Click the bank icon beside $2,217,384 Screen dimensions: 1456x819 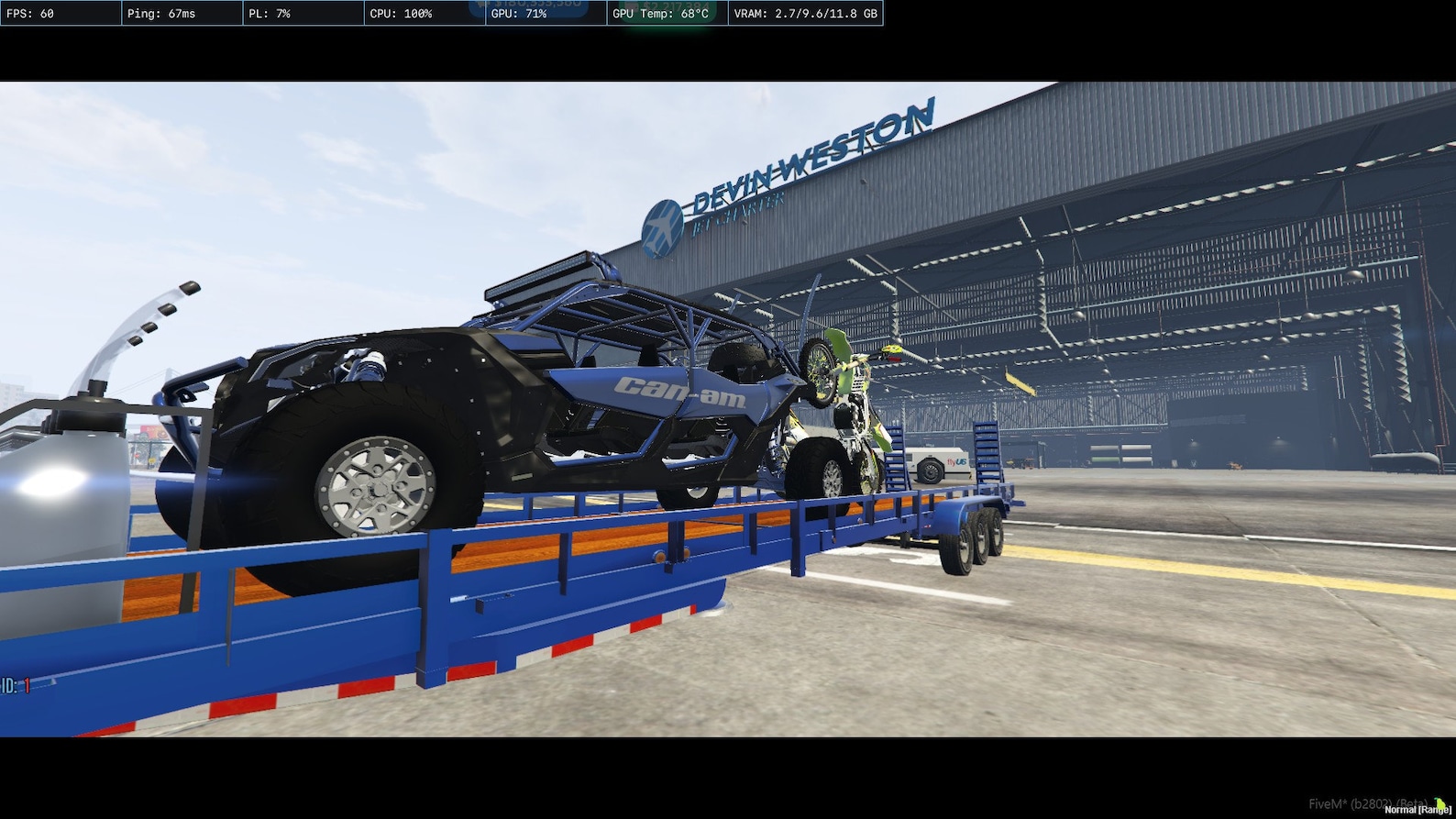pos(631,6)
